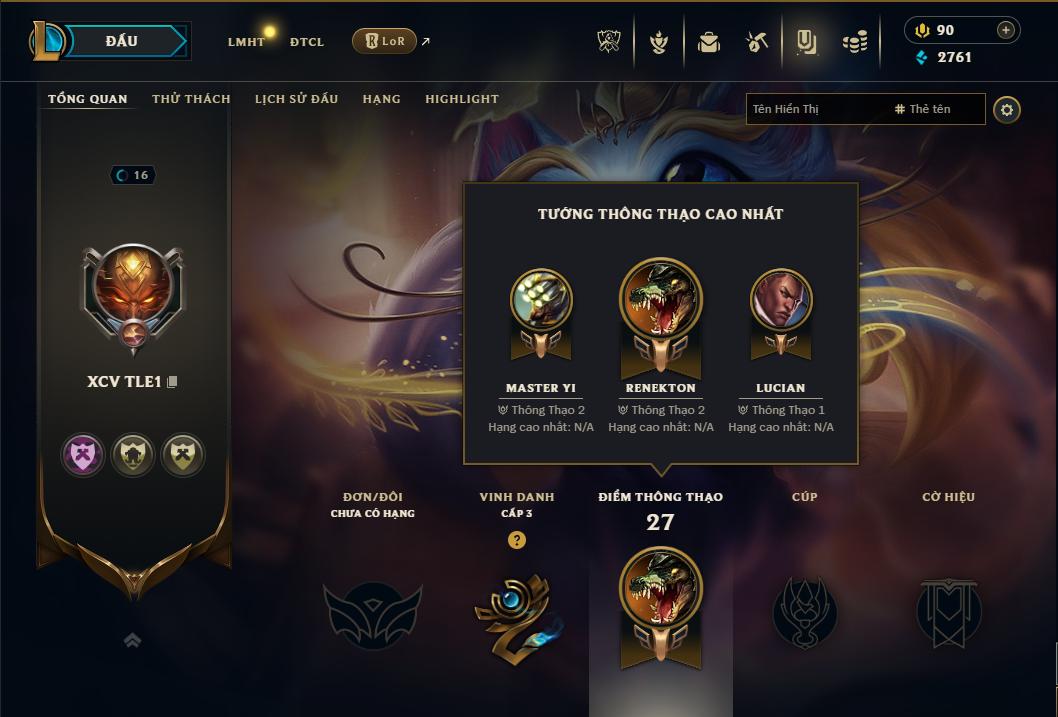Viewport: 1058px width, 717px height.
Task: Expand the profile banner chevron arrow
Action: pos(132,641)
